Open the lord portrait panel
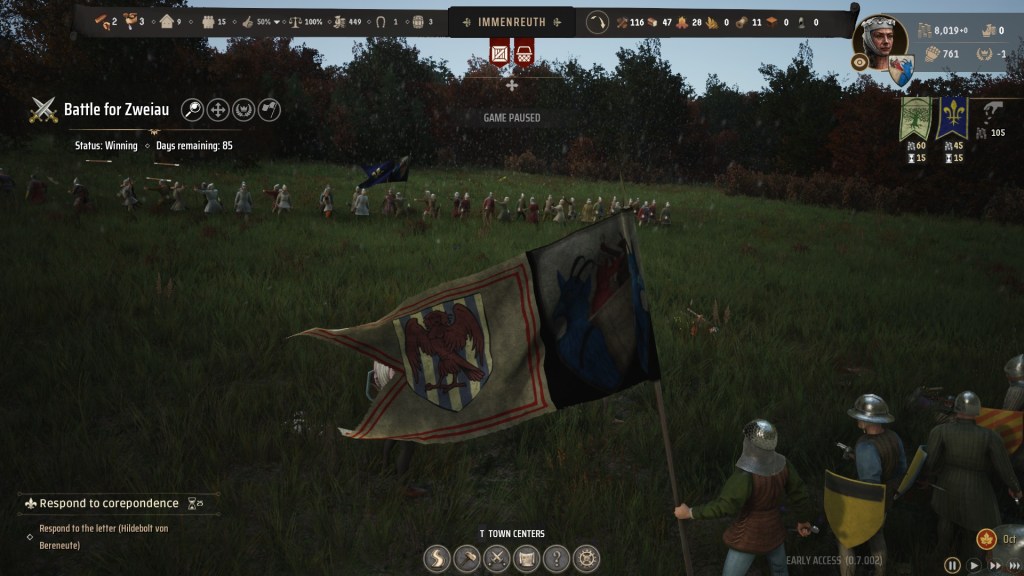This screenshot has width=1024, height=576. coord(880,42)
